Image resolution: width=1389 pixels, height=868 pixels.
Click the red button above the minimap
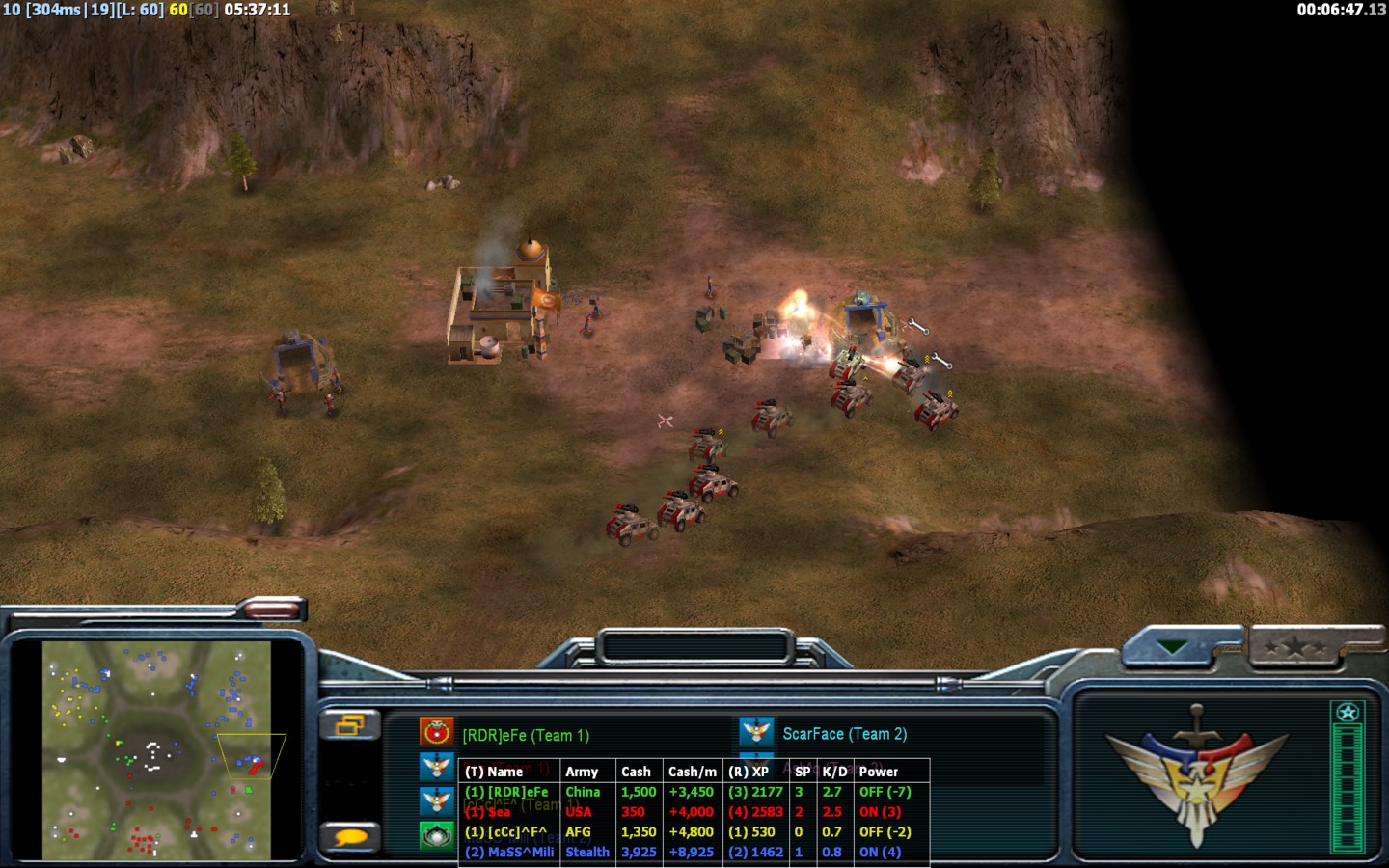point(271,609)
